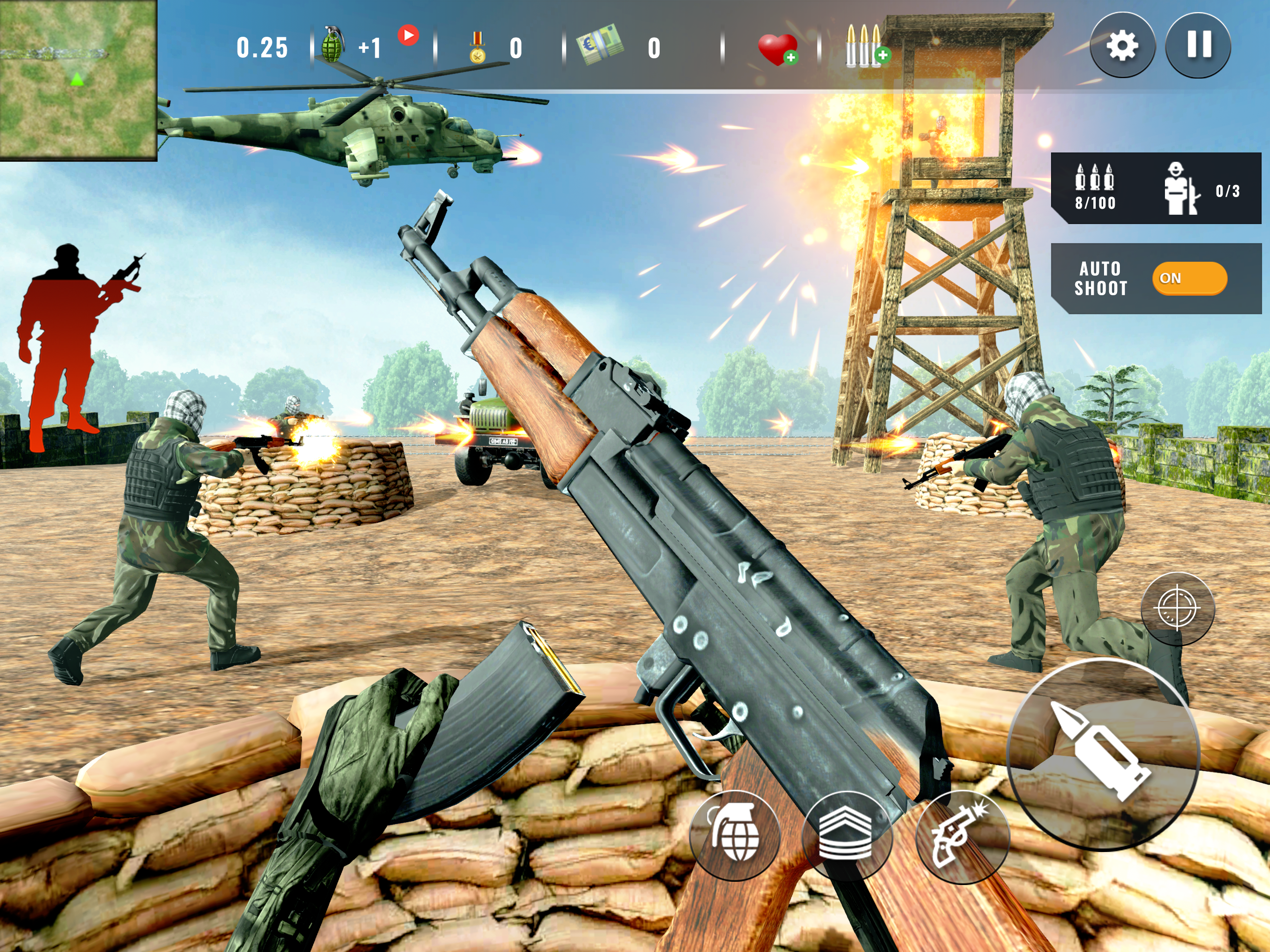Activate the crosshair aim button
The height and width of the screenshot is (952, 1270).
(x=1177, y=608)
